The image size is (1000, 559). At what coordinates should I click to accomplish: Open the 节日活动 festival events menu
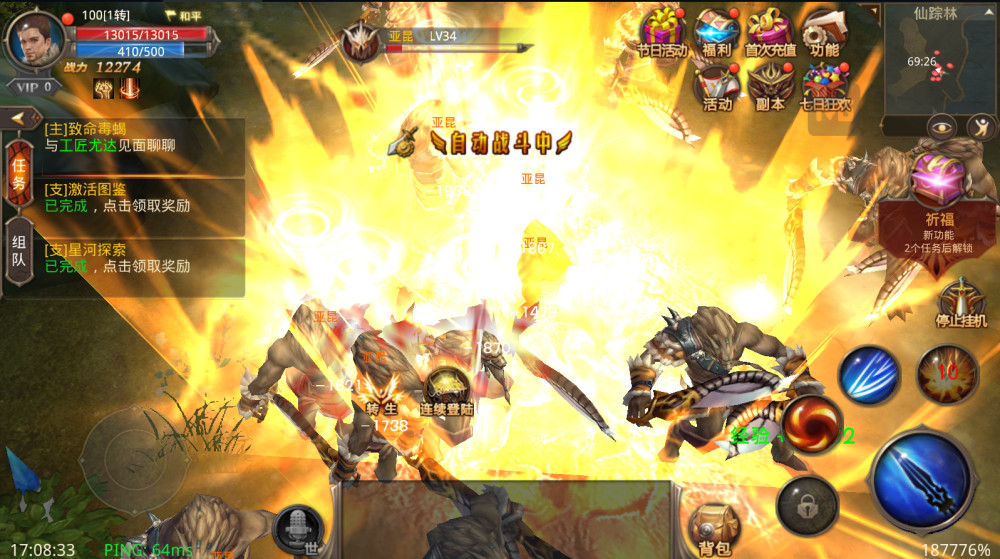[662, 31]
